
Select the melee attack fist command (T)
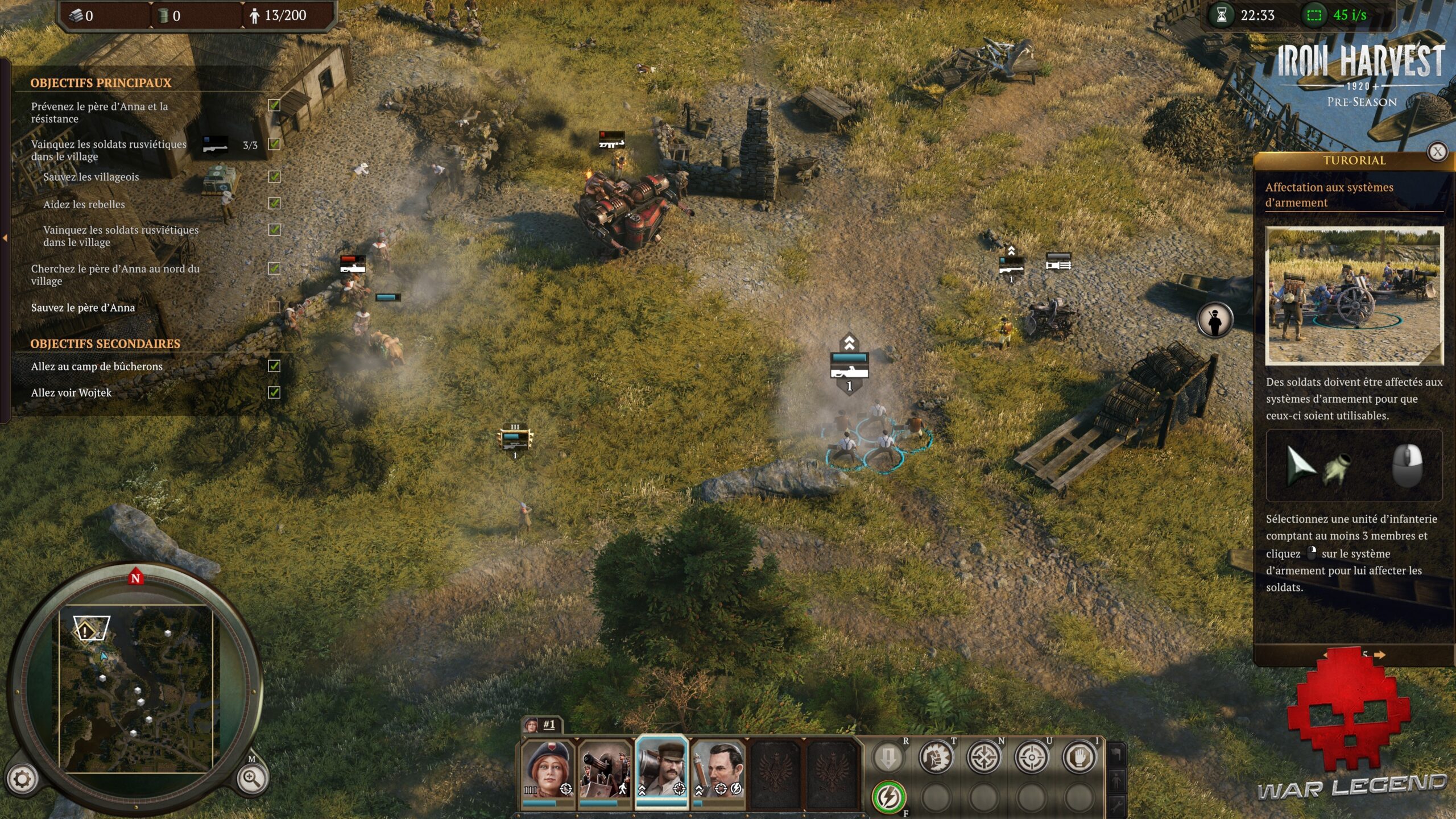click(x=937, y=757)
